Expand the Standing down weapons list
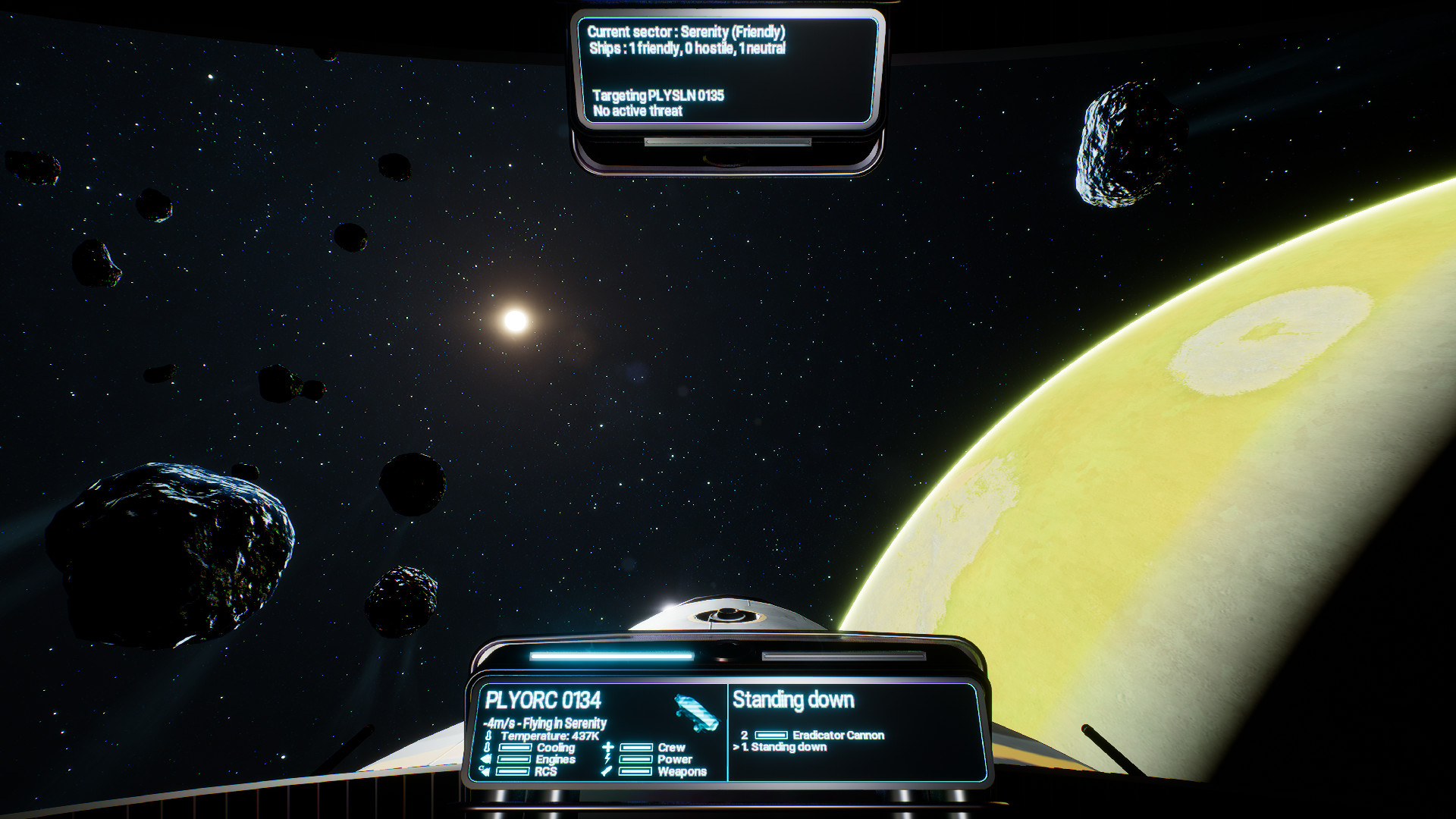1456x819 pixels. click(794, 699)
